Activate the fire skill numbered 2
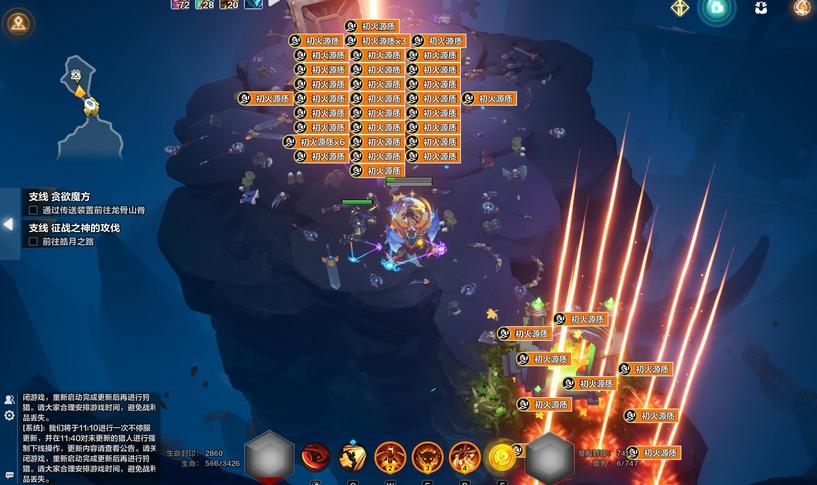 pos(390,457)
